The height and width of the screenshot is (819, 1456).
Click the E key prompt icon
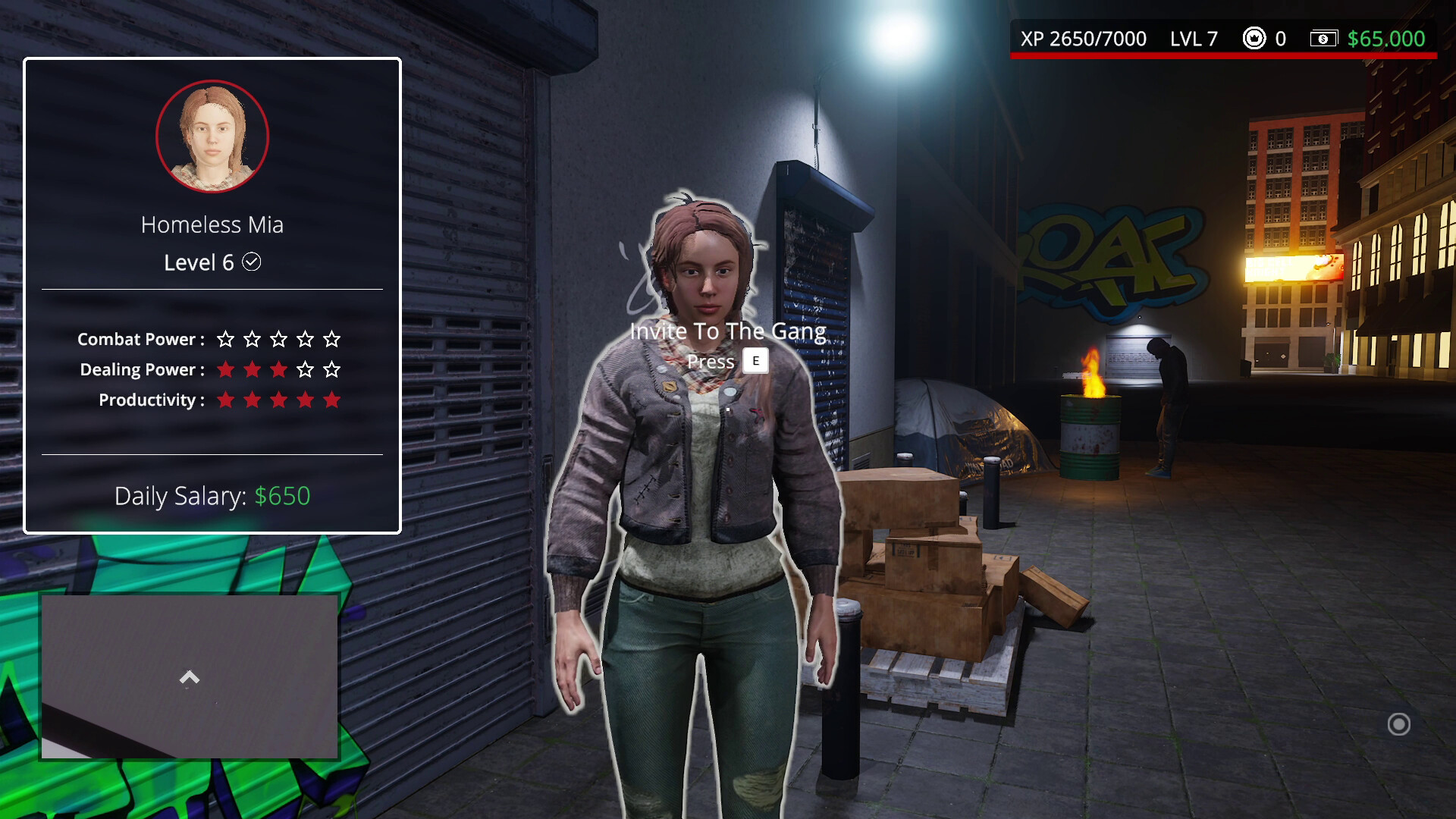[755, 361]
